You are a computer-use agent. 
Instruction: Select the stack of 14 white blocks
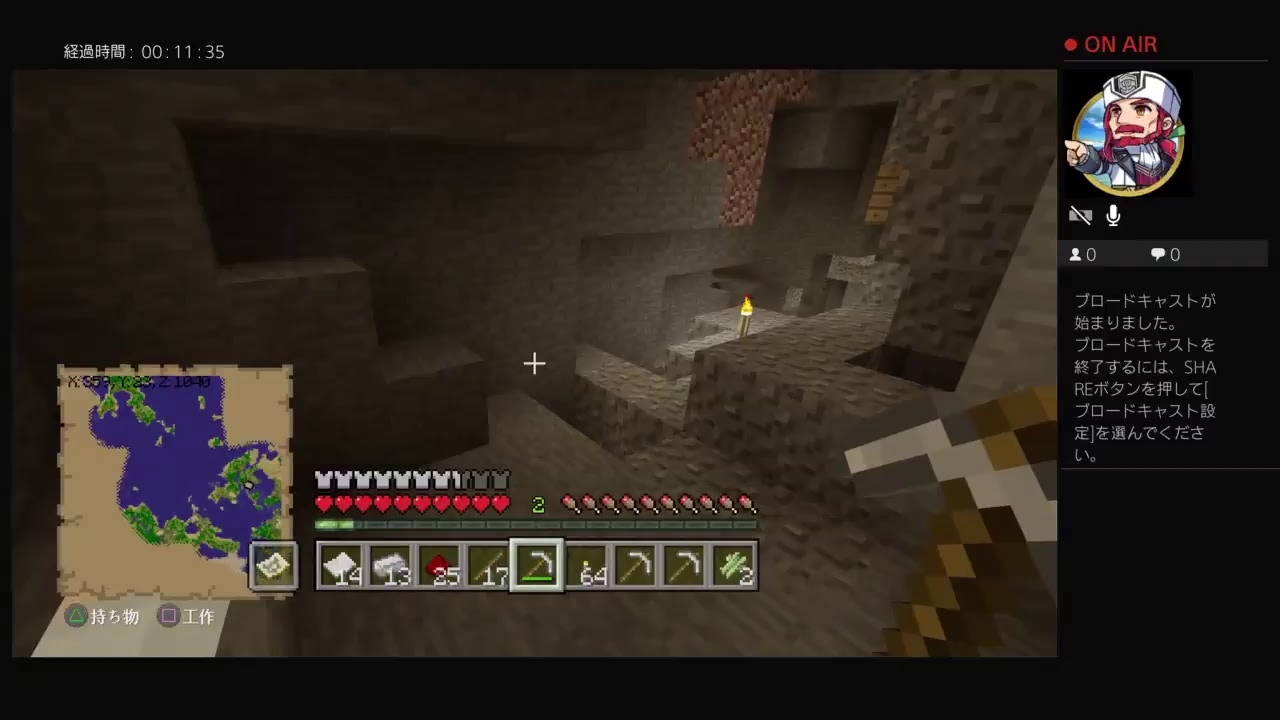340,565
